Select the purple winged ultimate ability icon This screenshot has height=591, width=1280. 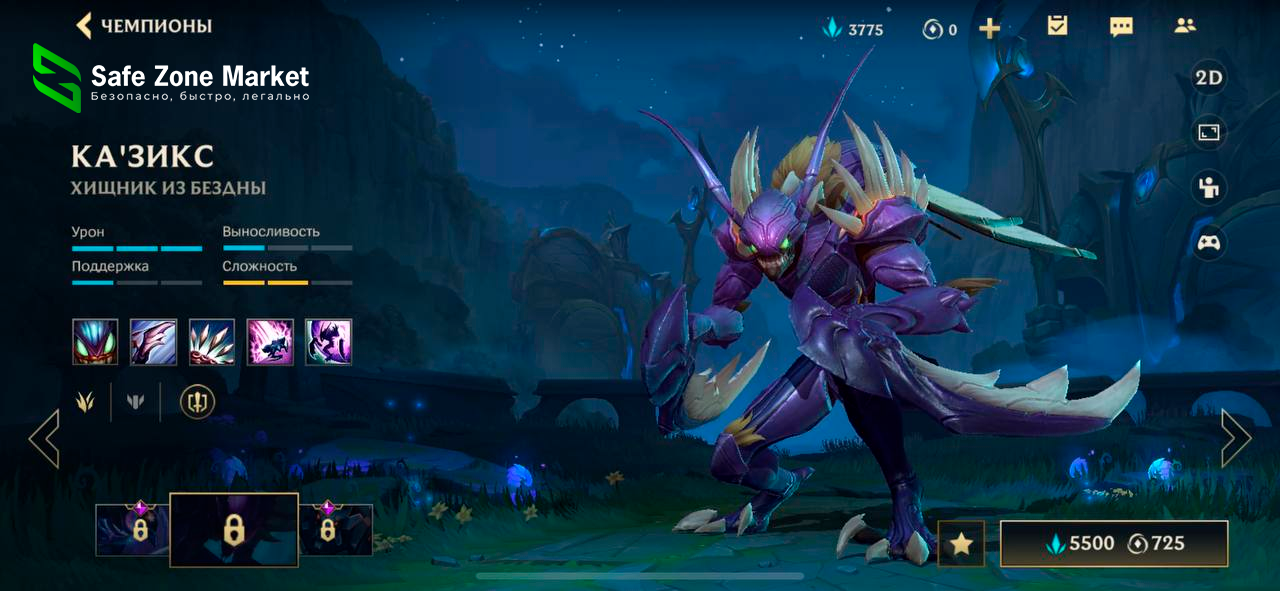[x=328, y=342]
